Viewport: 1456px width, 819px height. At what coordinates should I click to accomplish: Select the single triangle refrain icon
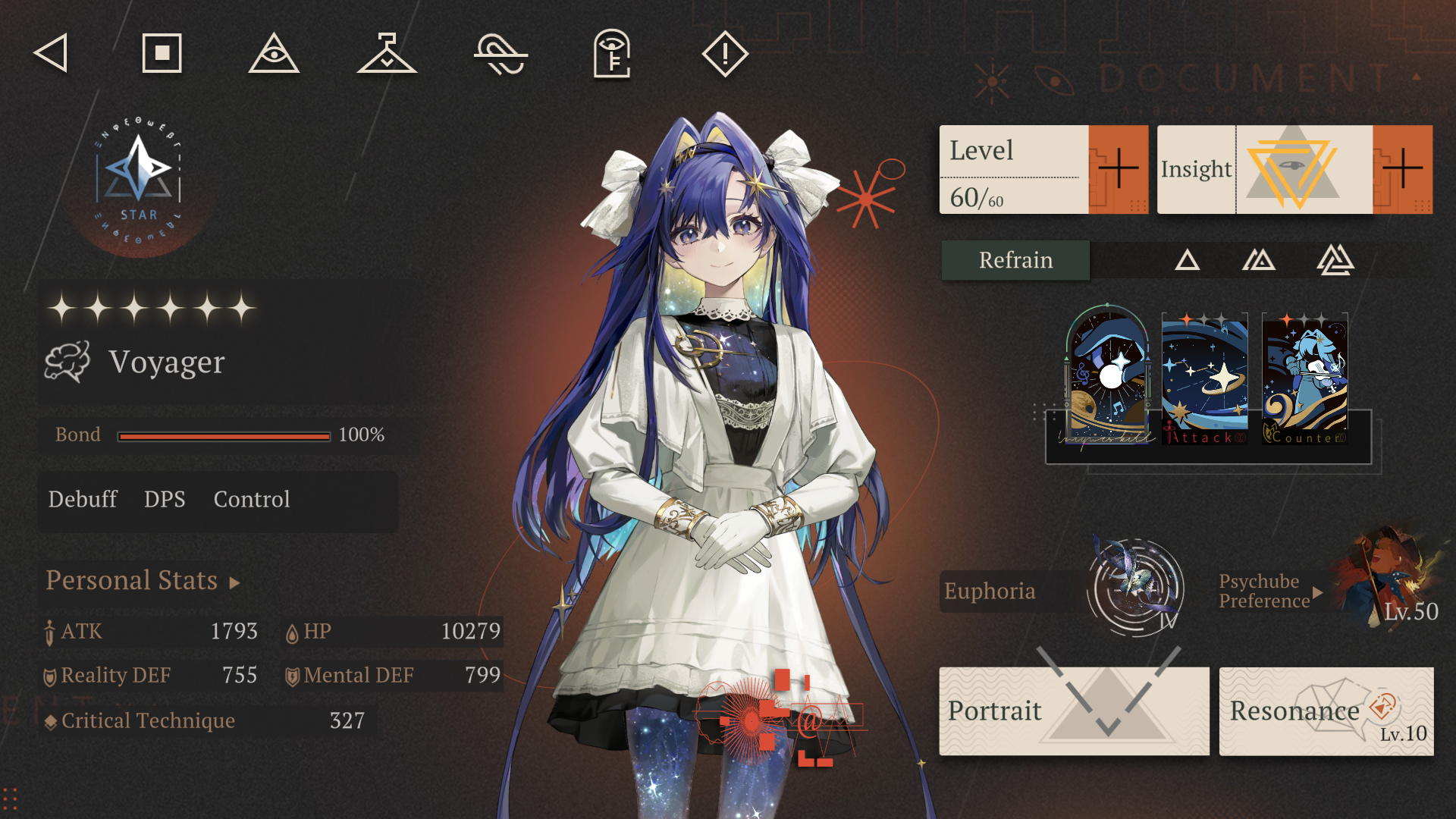click(x=1187, y=261)
